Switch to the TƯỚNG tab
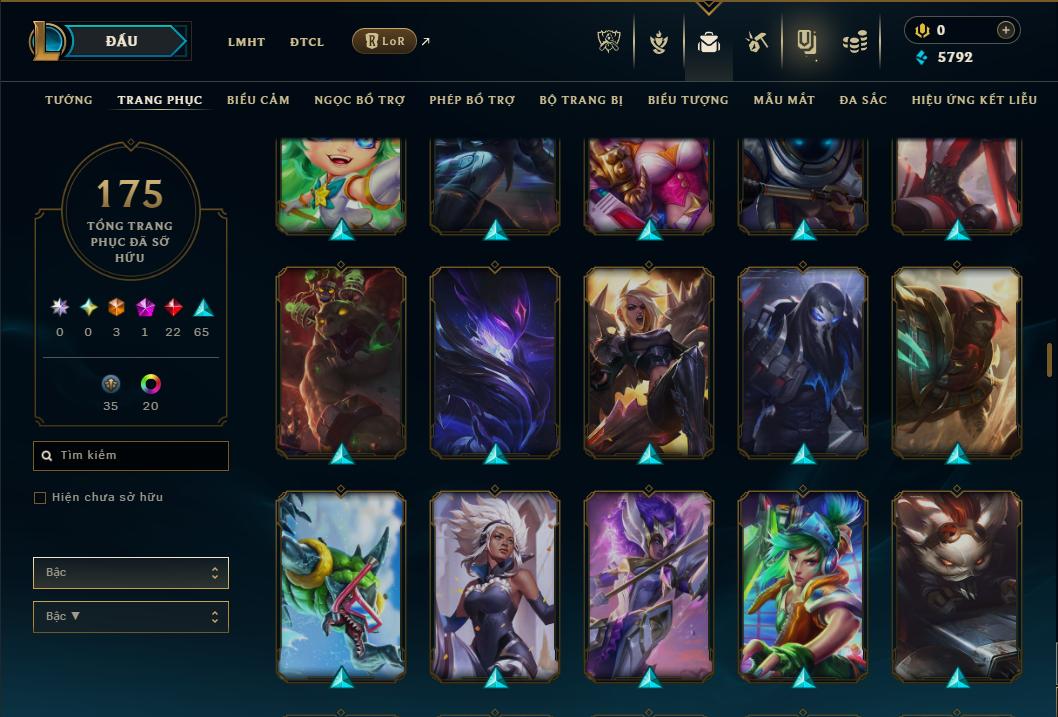This screenshot has height=717, width=1058. [x=69, y=100]
